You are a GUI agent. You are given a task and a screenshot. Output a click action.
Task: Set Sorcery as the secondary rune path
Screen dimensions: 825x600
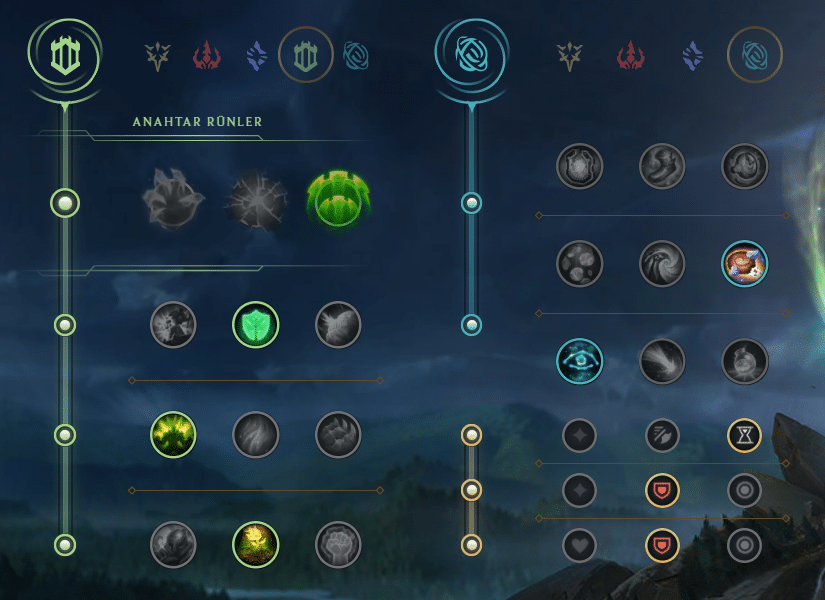(x=692, y=56)
